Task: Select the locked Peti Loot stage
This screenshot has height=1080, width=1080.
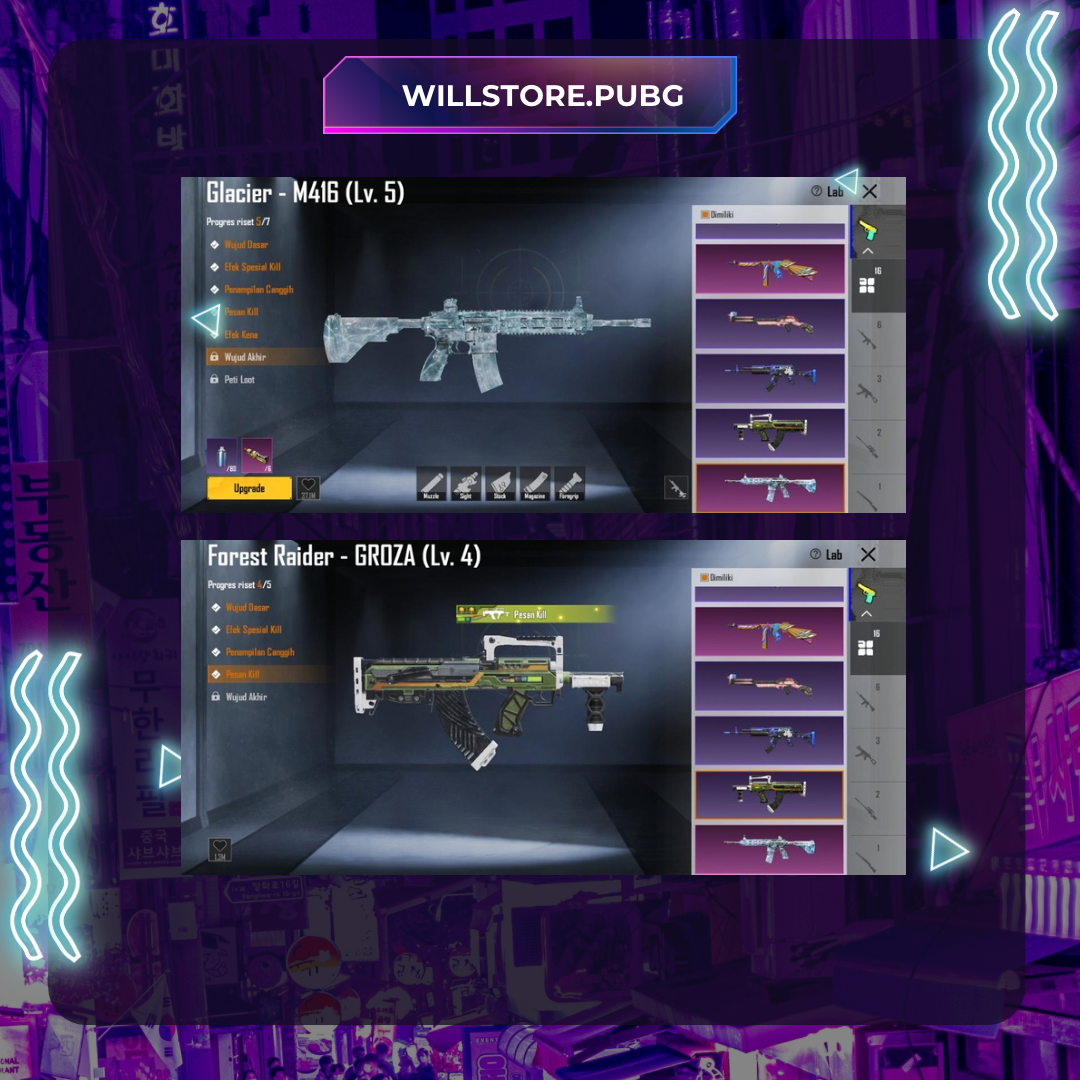Action: tap(239, 380)
